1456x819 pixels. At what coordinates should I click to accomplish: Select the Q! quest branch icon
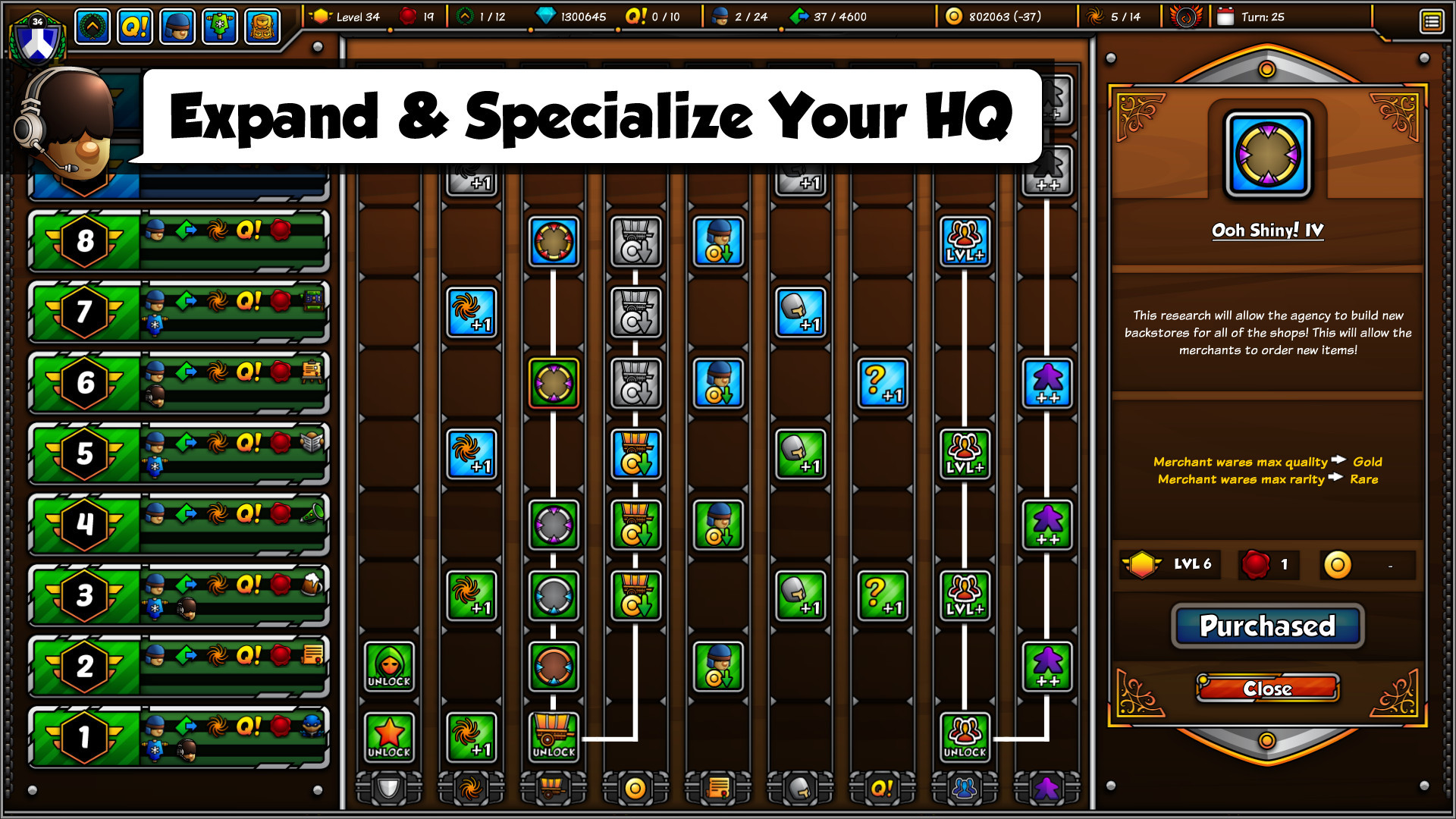coord(882,789)
